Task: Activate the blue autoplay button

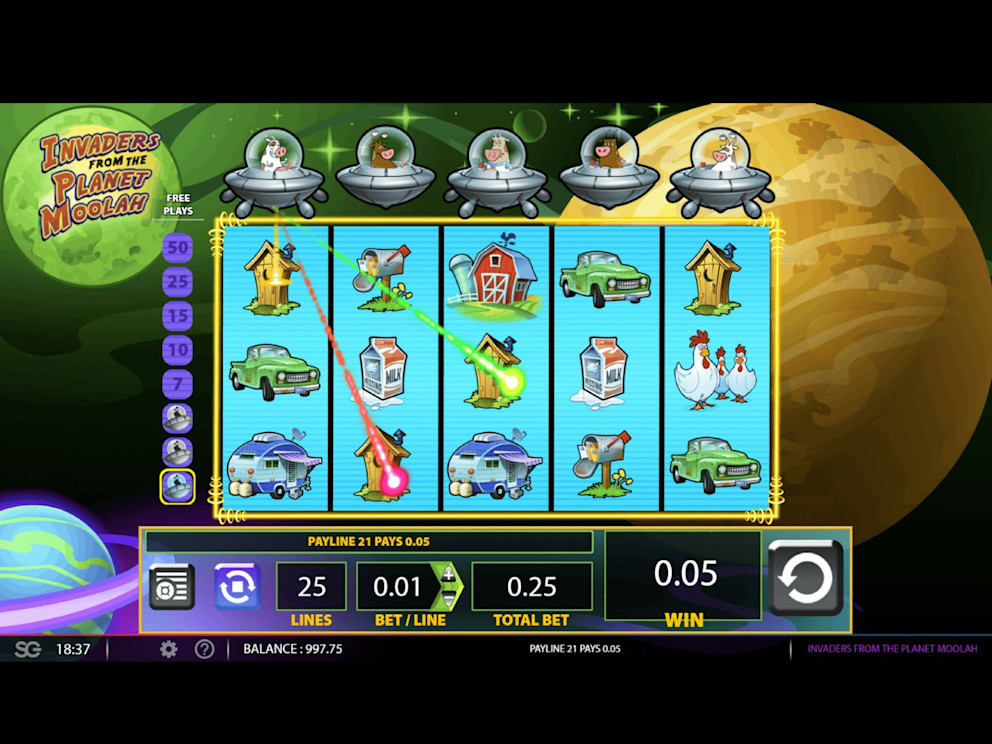Action: coord(237,587)
